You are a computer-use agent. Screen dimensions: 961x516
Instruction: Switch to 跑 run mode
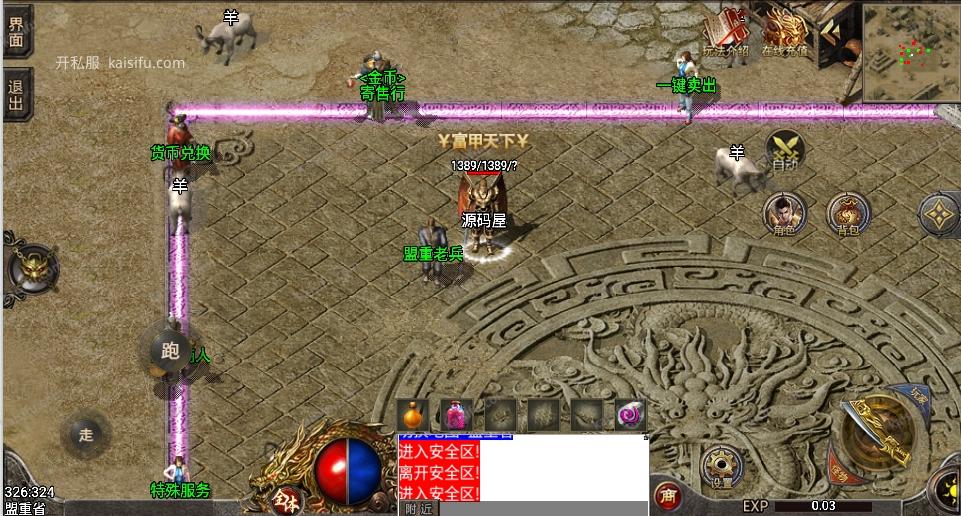(169, 350)
